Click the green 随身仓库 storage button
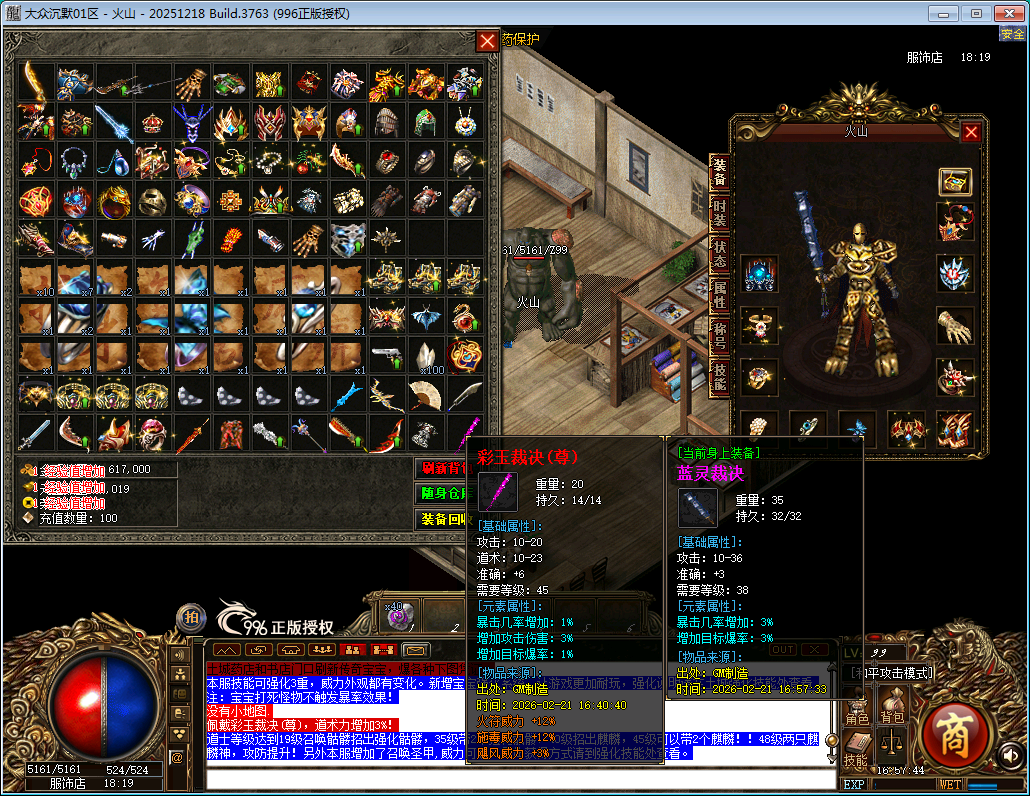This screenshot has width=1030, height=796. click(x=445, y=494)
